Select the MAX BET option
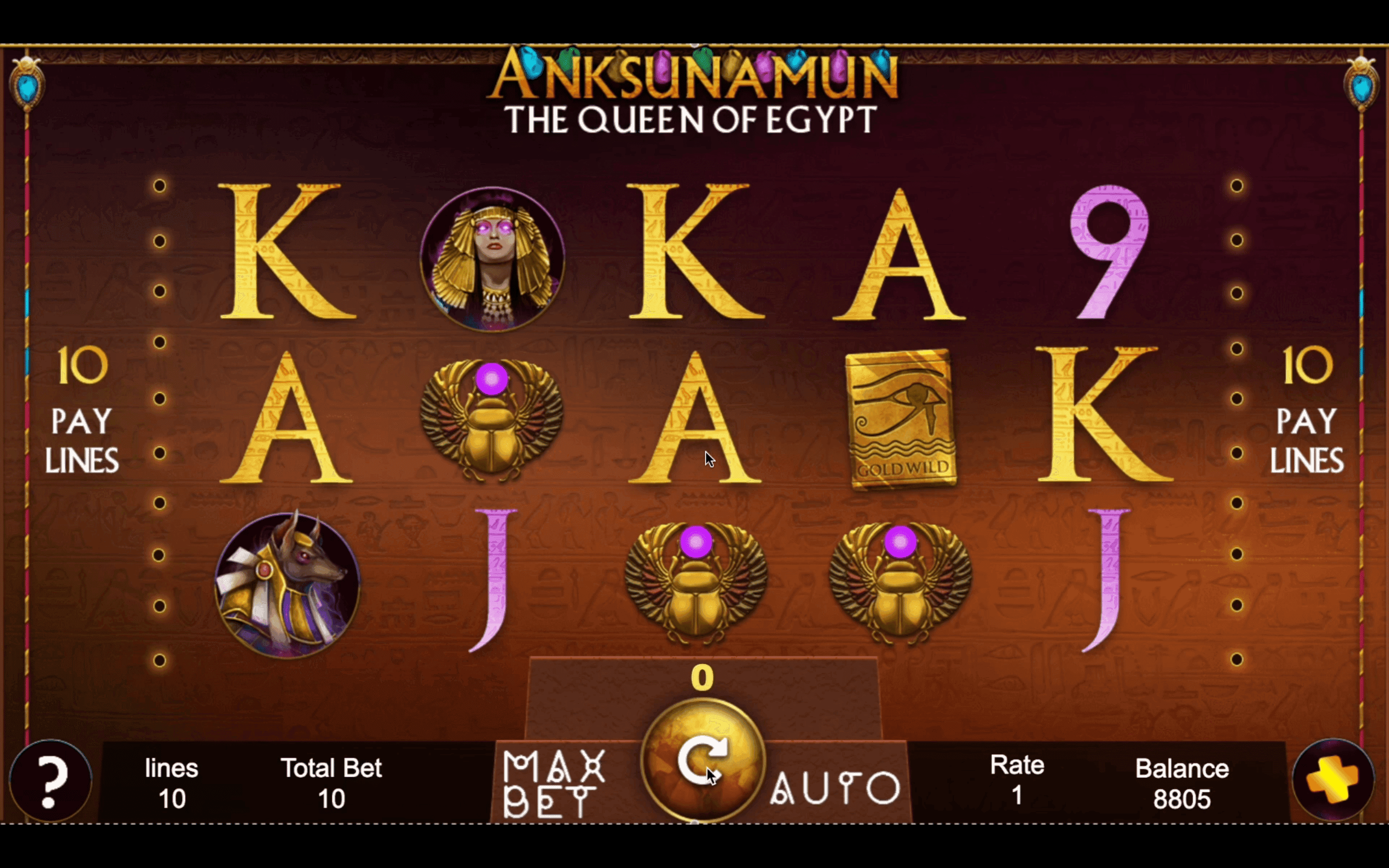 553,783
